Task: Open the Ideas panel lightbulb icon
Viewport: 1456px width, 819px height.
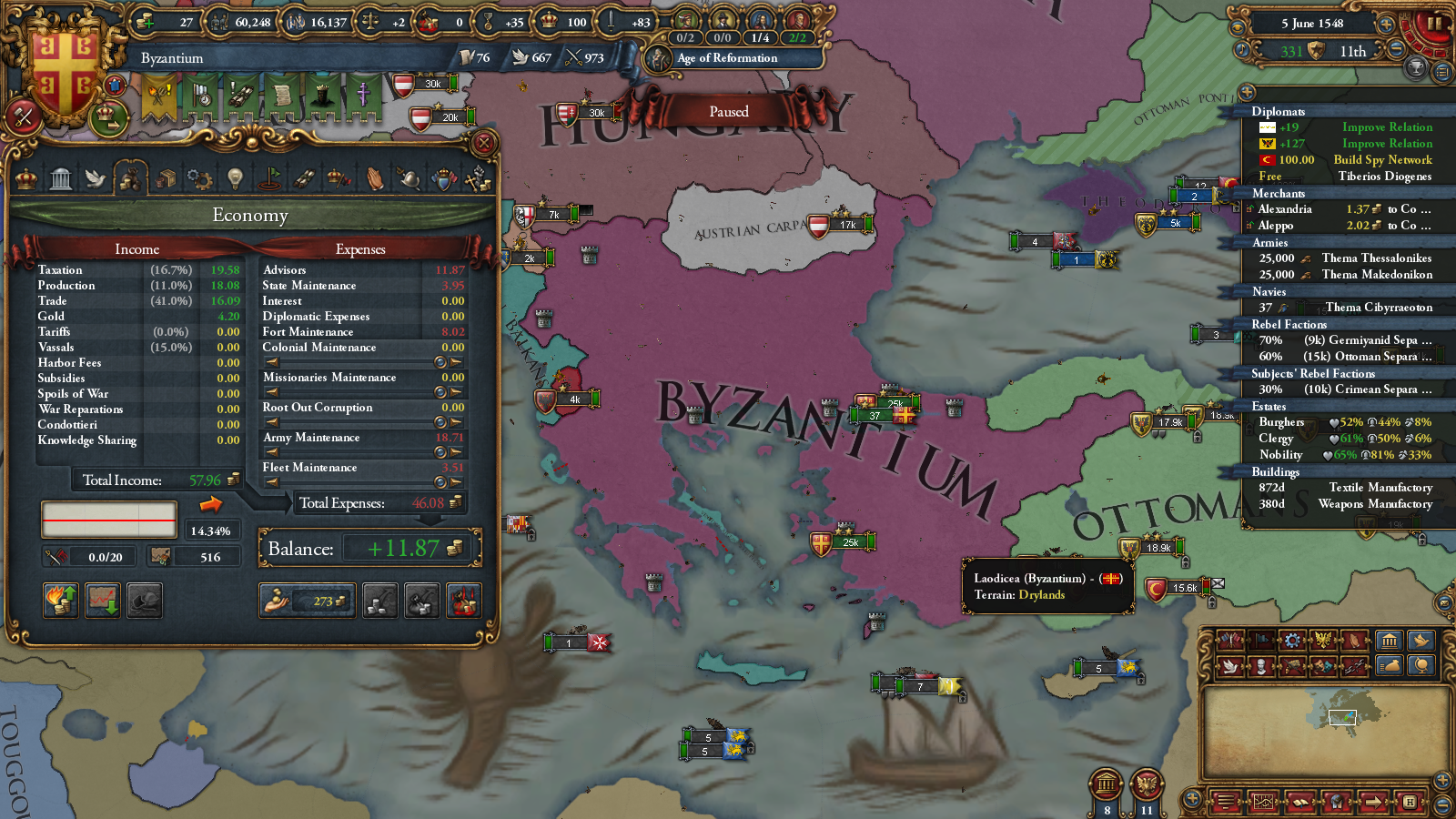Action: point(234,177)
